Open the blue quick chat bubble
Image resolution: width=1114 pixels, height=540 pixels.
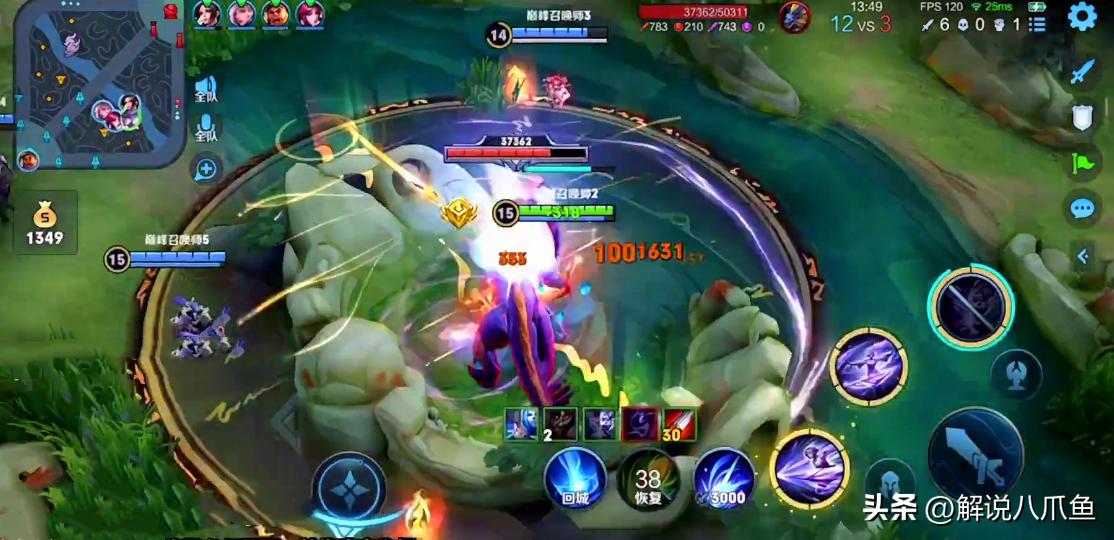click(1082, 209)
